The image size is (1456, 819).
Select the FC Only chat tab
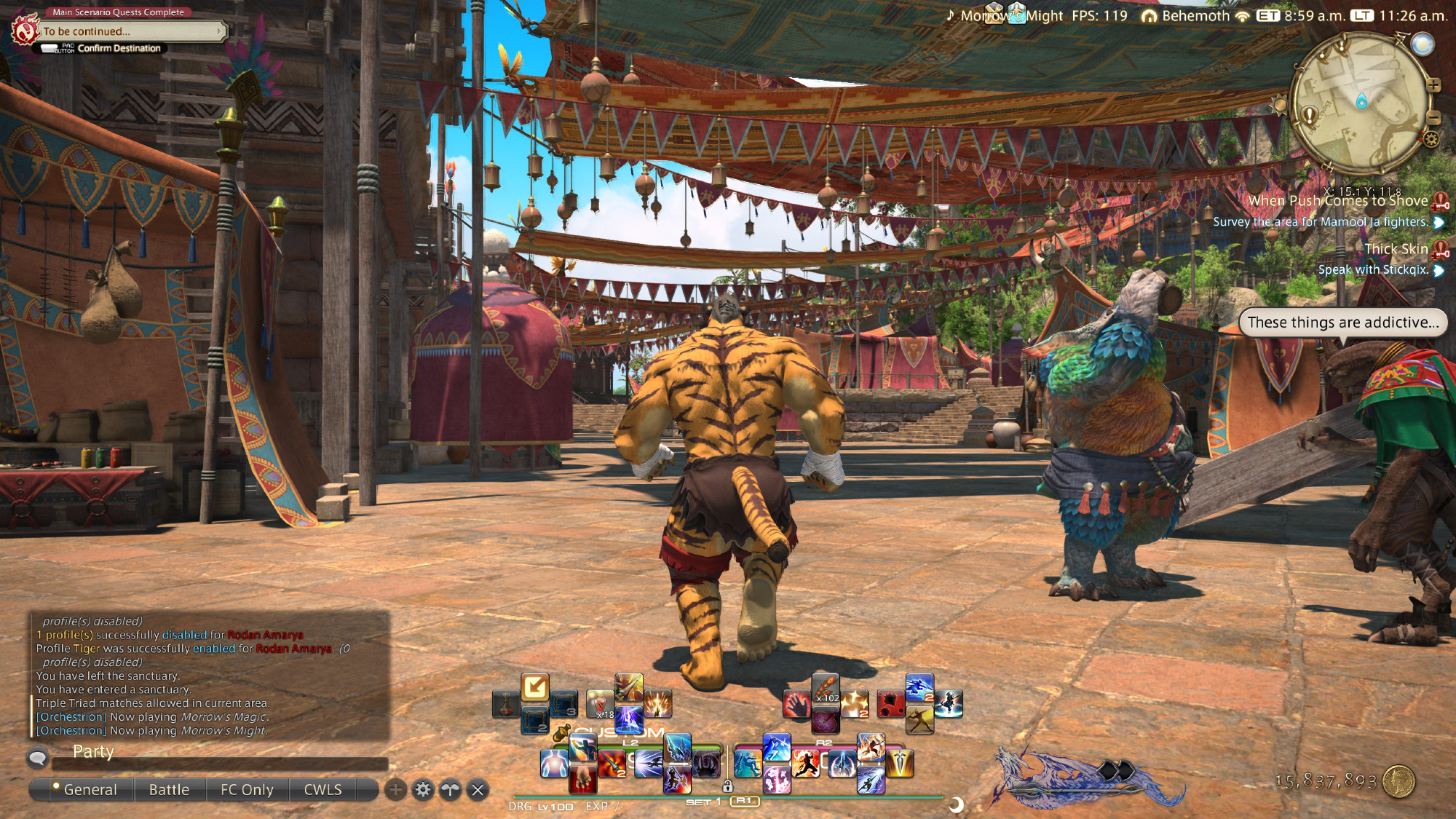coord(247,790)
